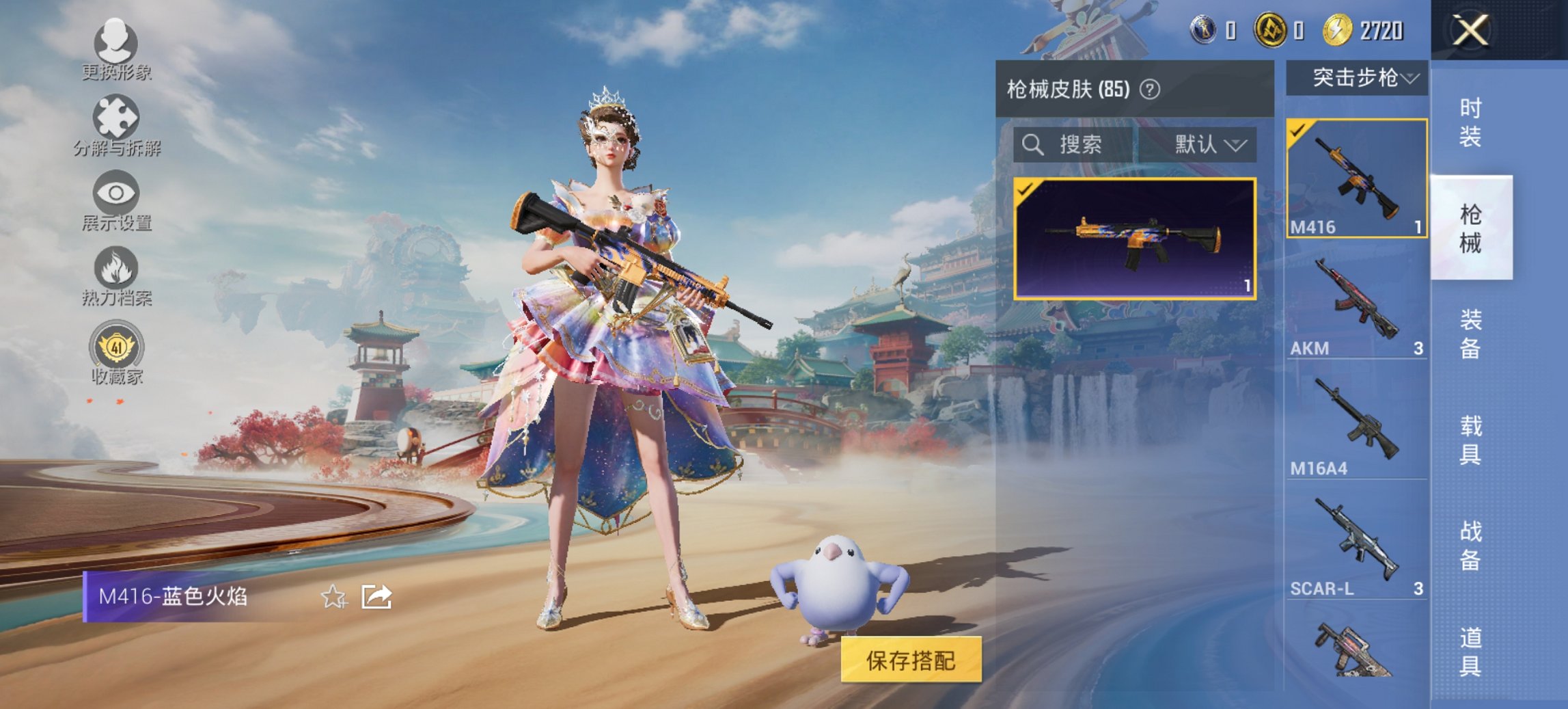Click the help question mark next to 枪械皮肤 (85)

pyautogui.click(x=1151, y=90)
